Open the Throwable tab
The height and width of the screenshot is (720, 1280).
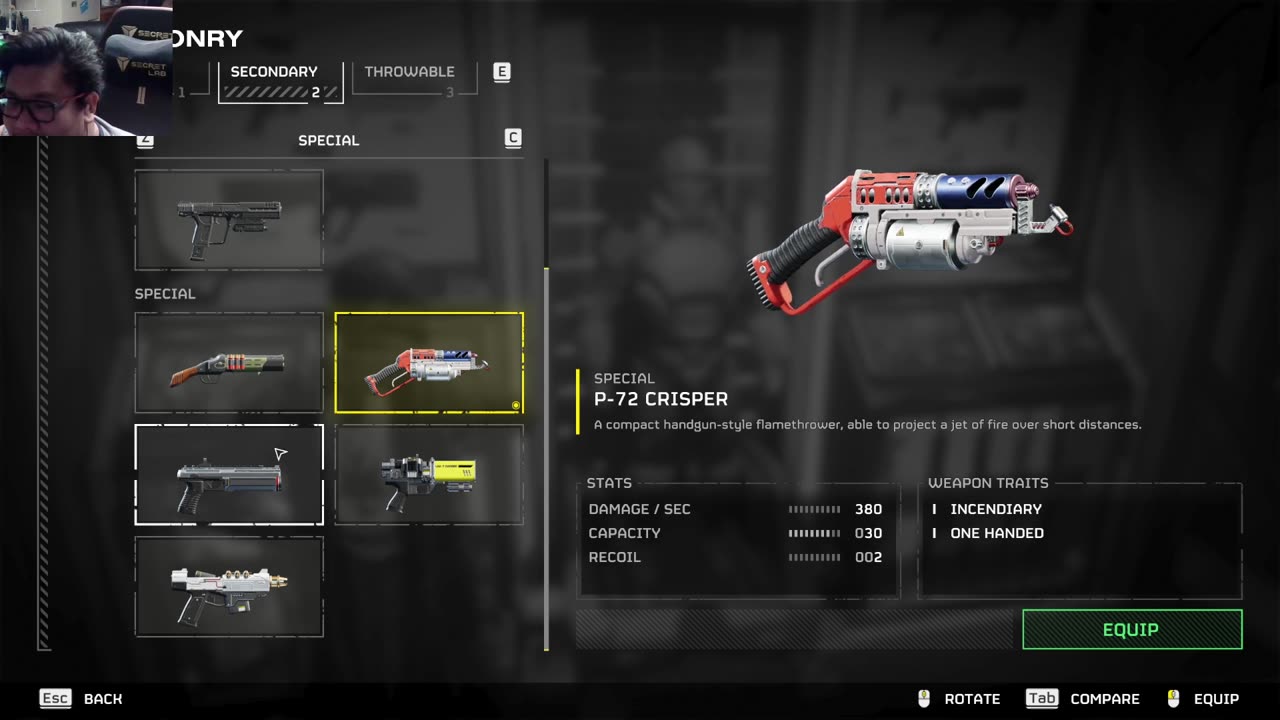[x=410, y=78]
